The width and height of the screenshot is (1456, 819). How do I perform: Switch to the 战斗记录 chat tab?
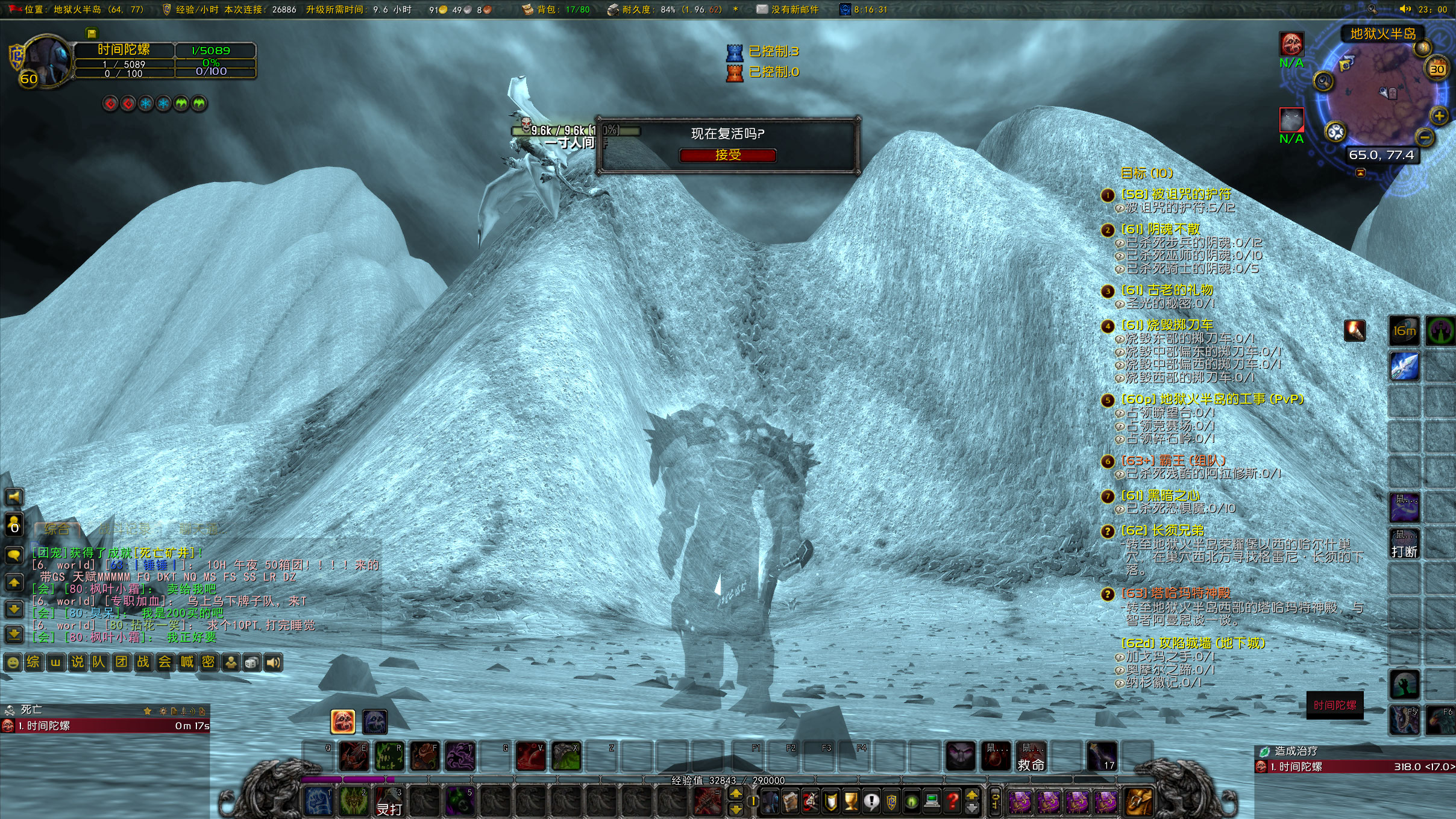click(x=125, y=529)
